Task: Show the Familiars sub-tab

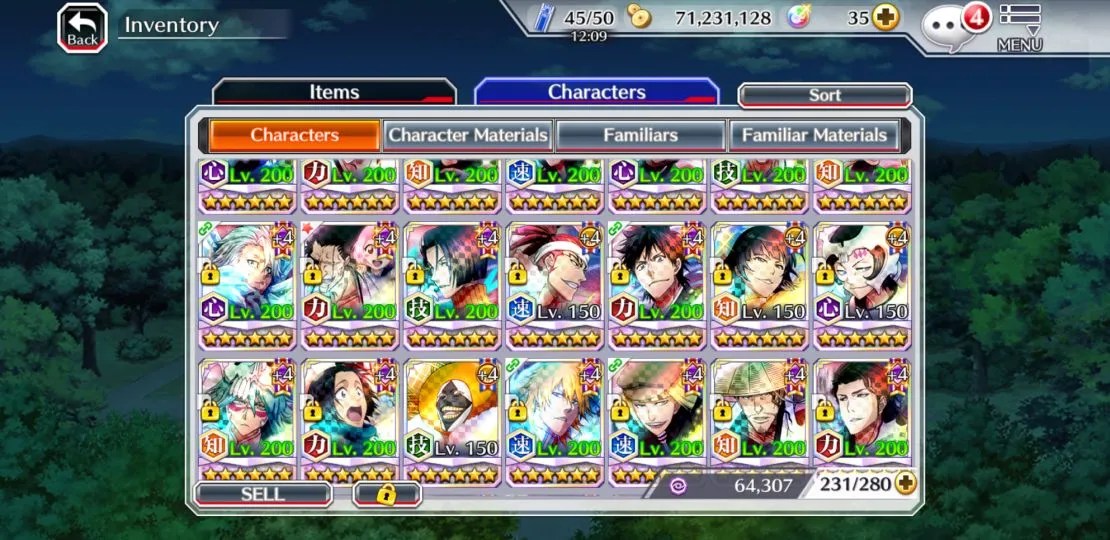Action: [640, 135]
